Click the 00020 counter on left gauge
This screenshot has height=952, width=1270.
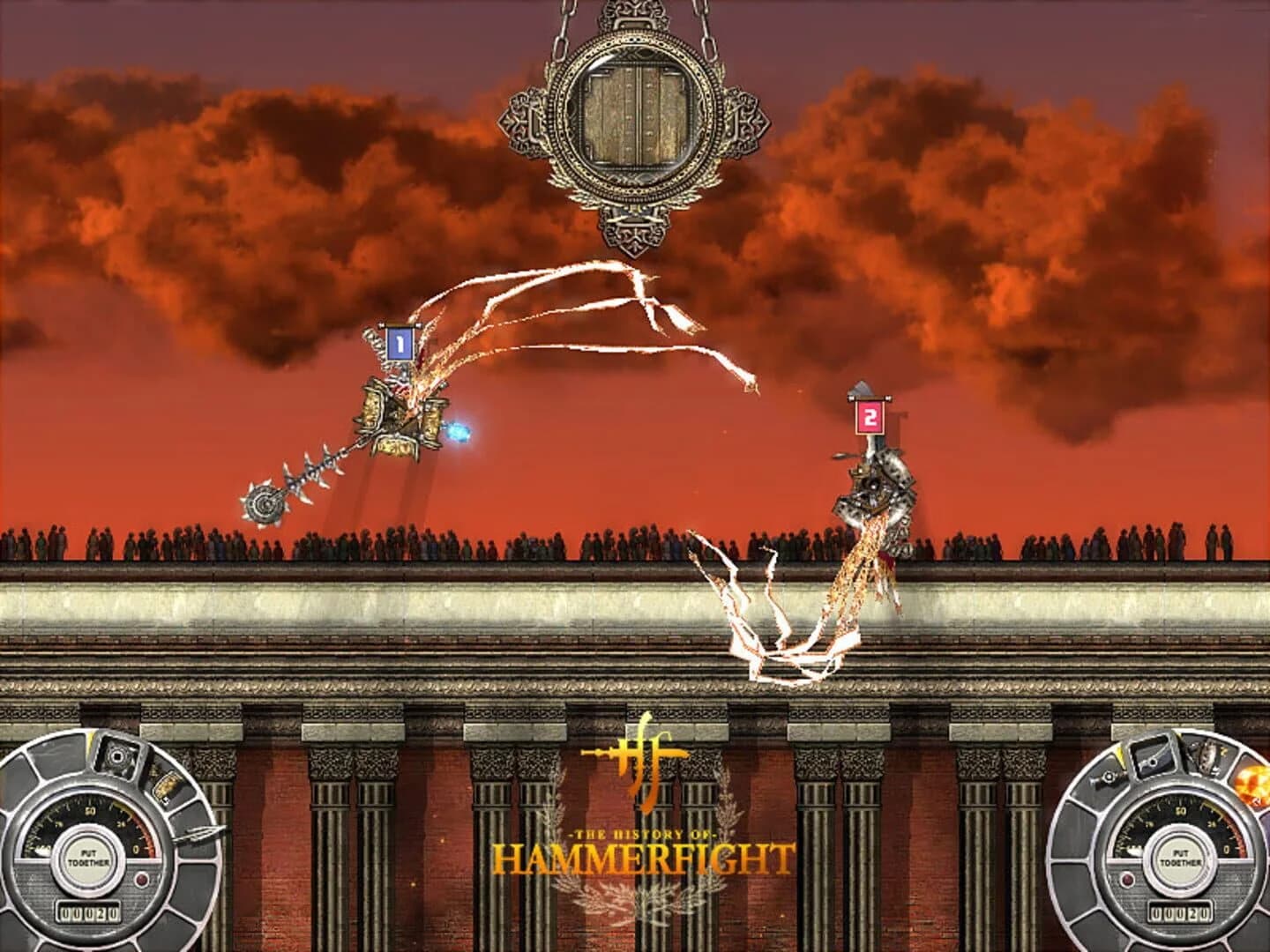click(x=89, y=911)
